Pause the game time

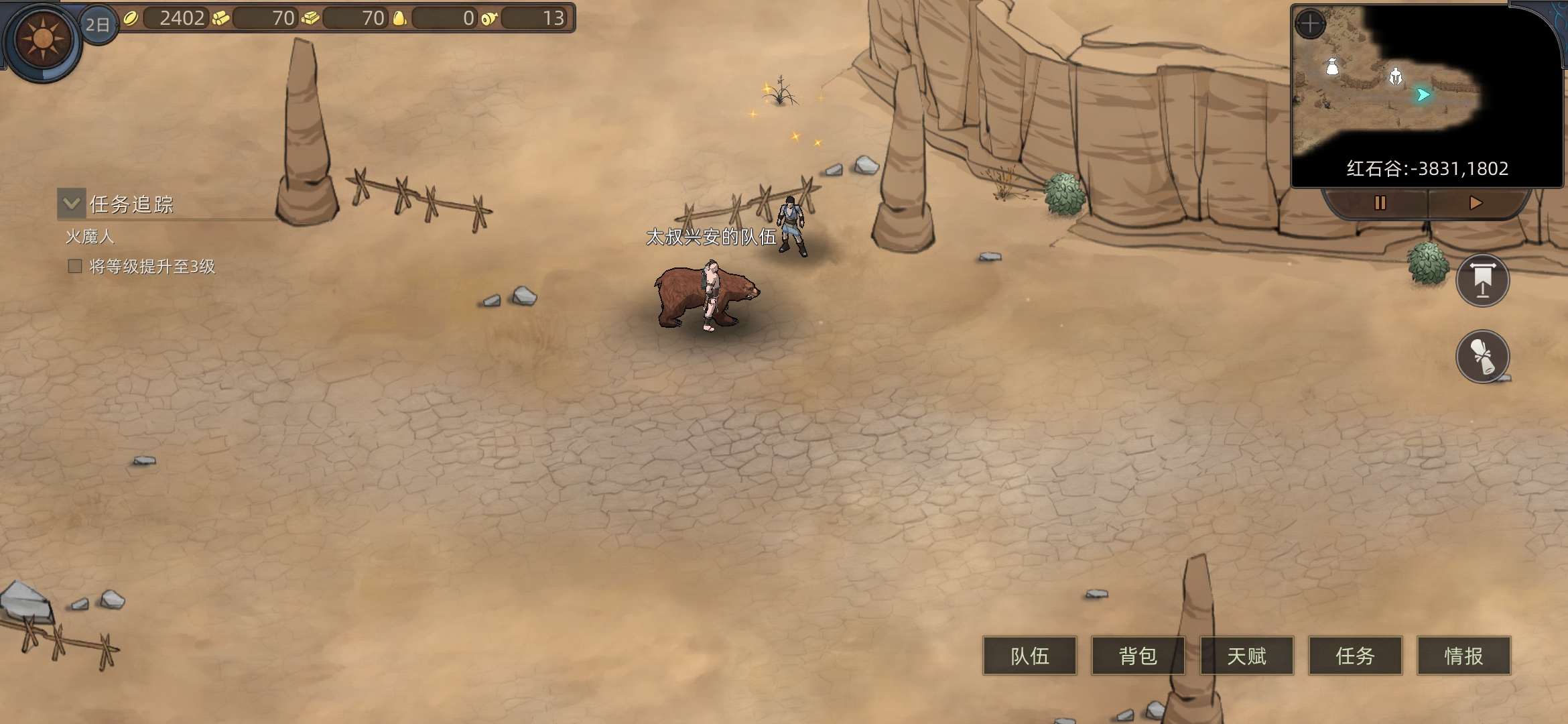[1380, 203]
